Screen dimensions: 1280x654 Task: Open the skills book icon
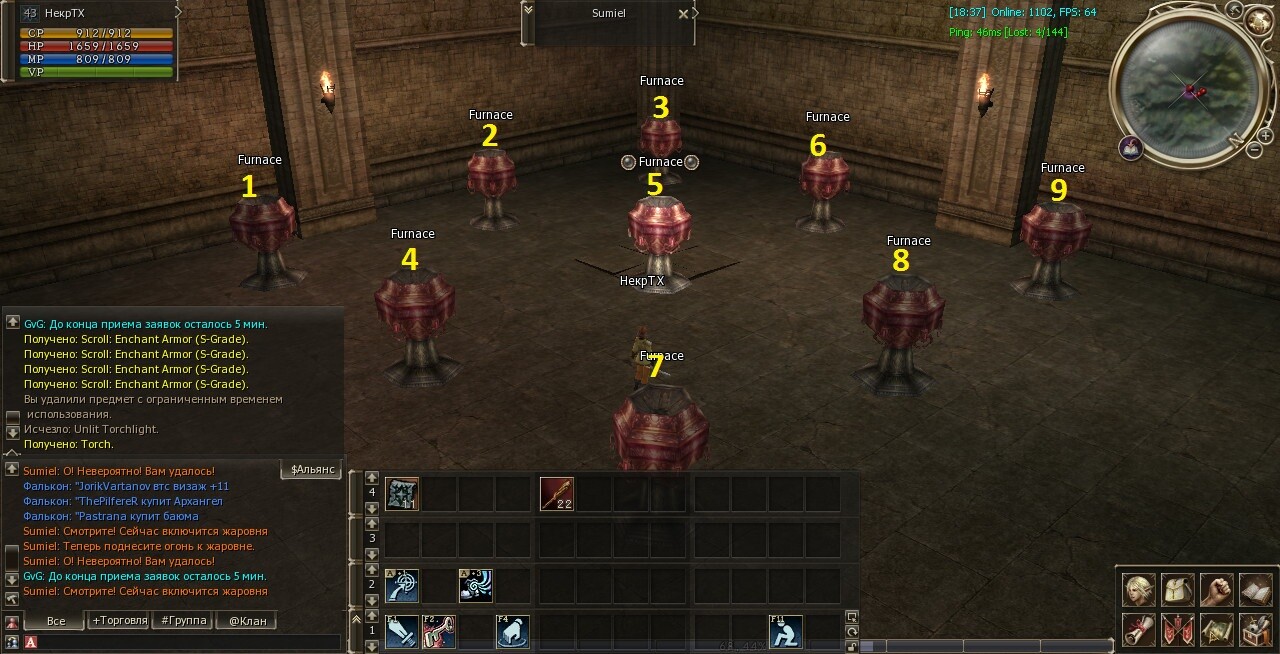point(1255,590)
